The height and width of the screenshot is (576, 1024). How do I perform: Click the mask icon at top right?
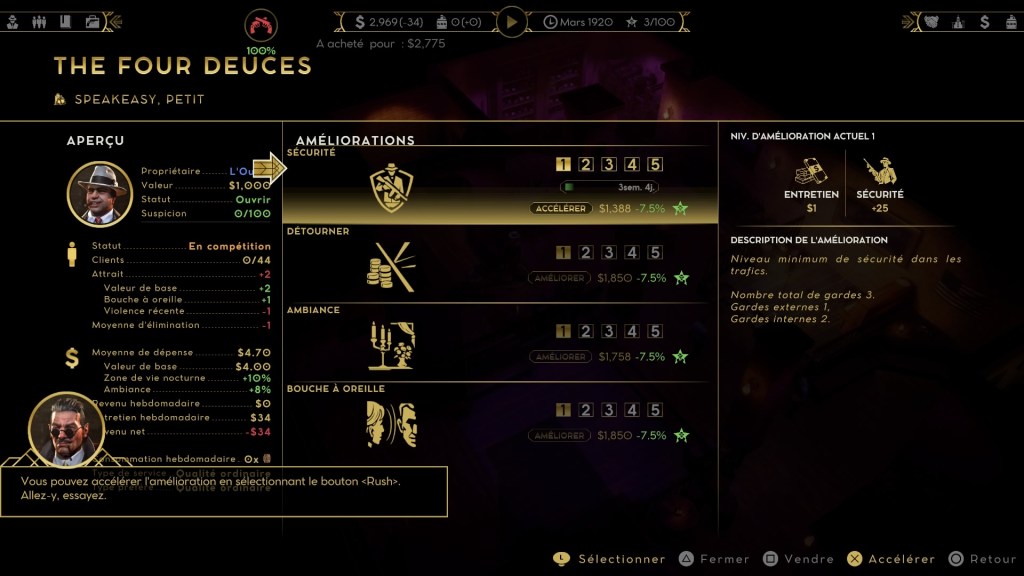932,21
